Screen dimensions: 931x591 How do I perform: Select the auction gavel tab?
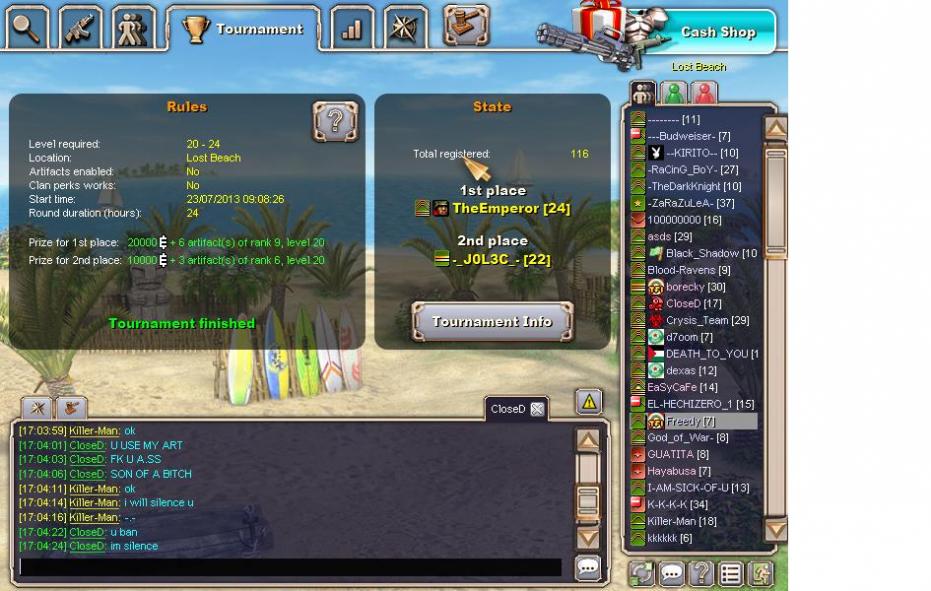pyautogui.click(x=460, y=27)
